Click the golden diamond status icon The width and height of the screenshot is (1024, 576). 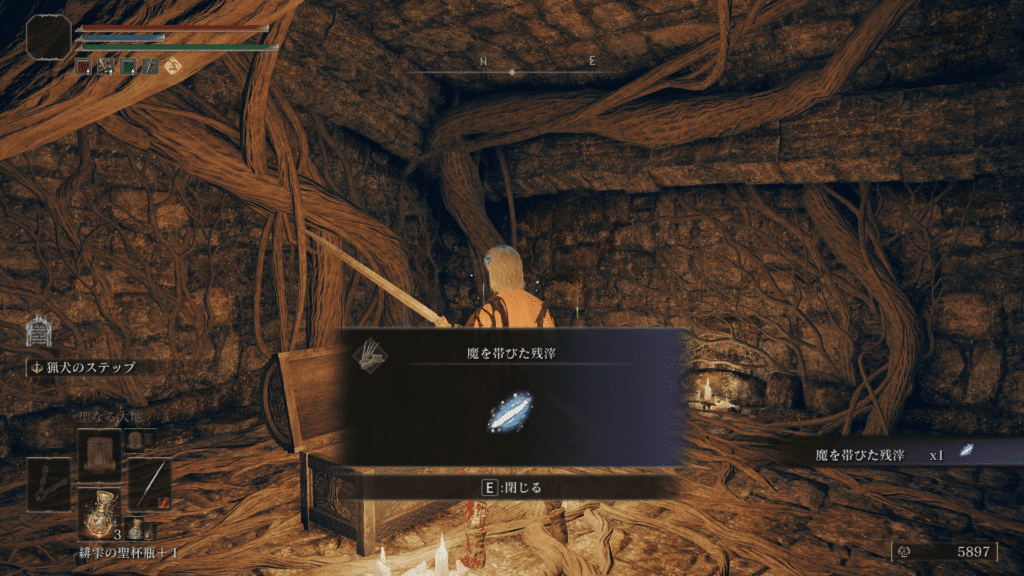point(172,67)
